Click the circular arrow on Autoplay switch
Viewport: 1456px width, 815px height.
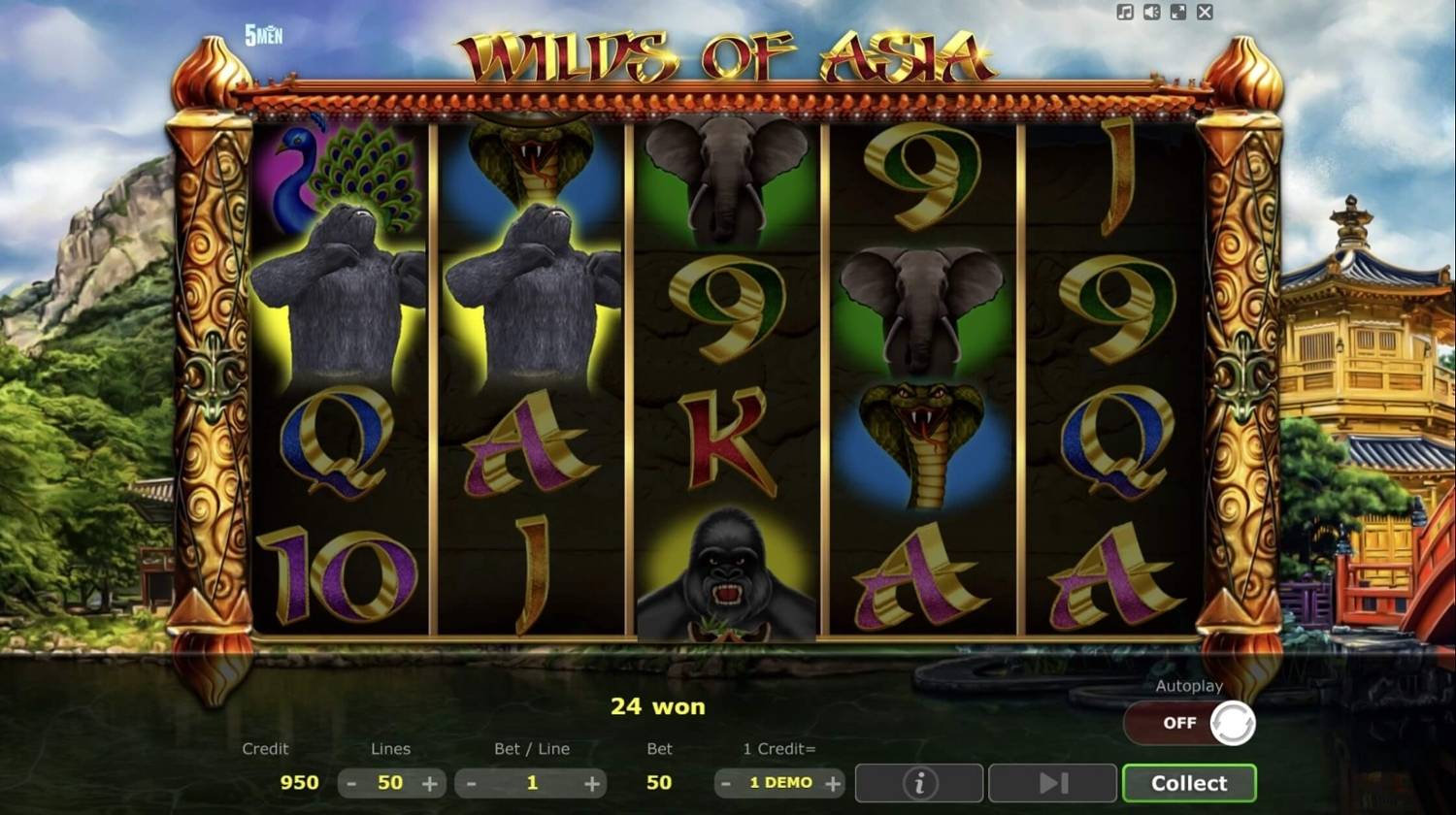coord(1234,723)
